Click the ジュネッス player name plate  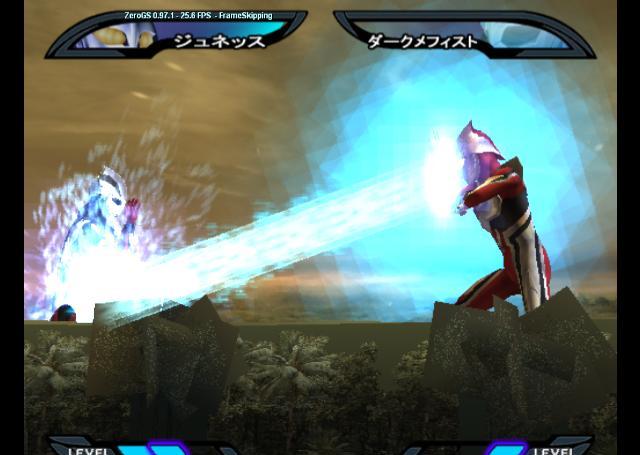point(219,41)
